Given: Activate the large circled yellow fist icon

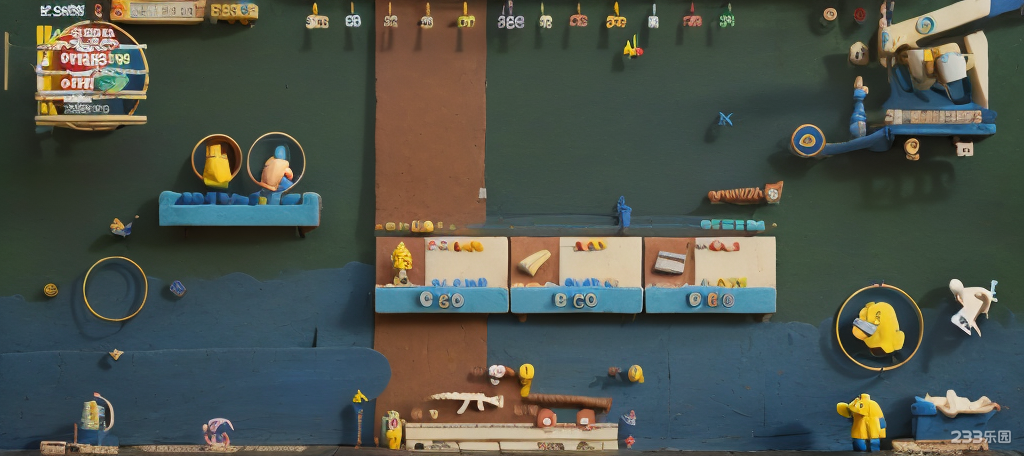Looking at the screenshot, I should tap(879, 326).
